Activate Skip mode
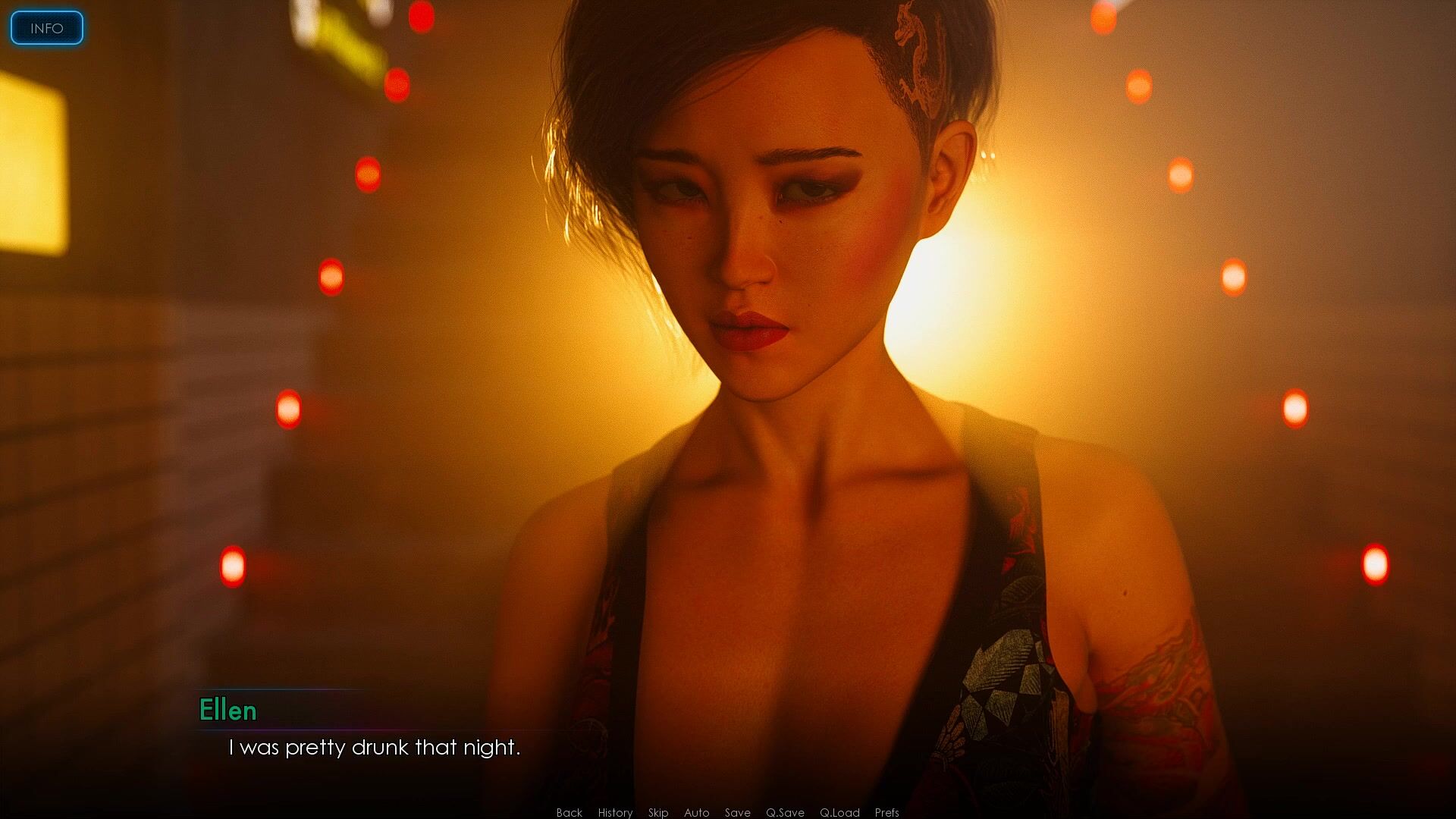This screenshot has height=819, width=1456. [x=658, y=812]
